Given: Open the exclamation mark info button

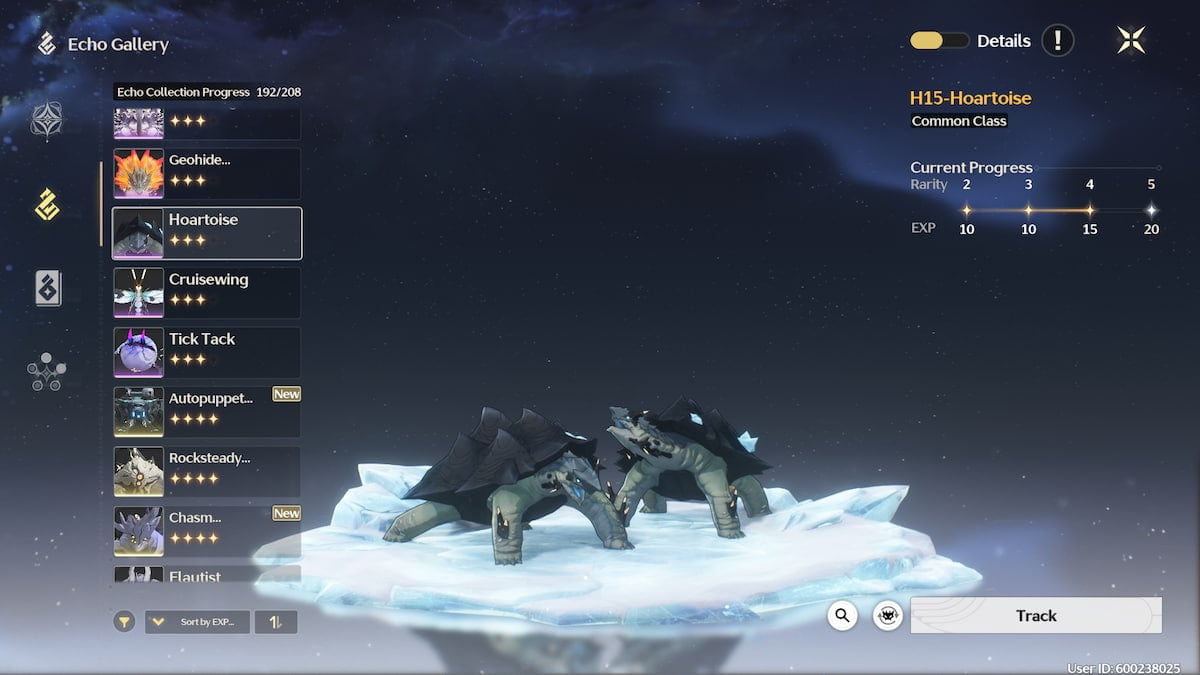Looking at the screenshot, I should (x=1057, y=41).
